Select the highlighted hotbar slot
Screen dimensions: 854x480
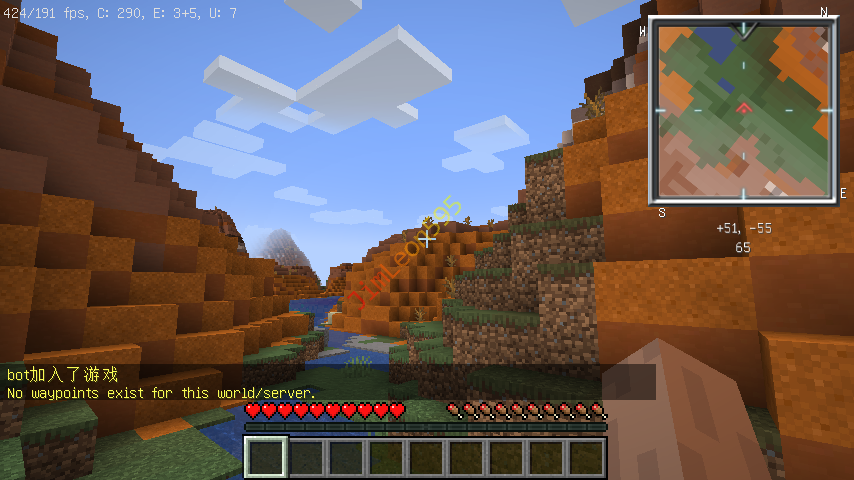pos(266,458)
